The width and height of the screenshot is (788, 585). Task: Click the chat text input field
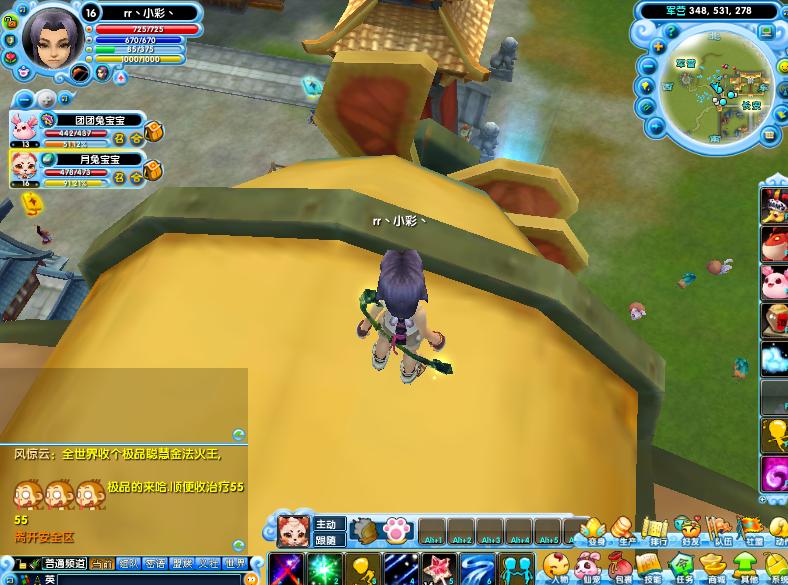click(150, 579)
